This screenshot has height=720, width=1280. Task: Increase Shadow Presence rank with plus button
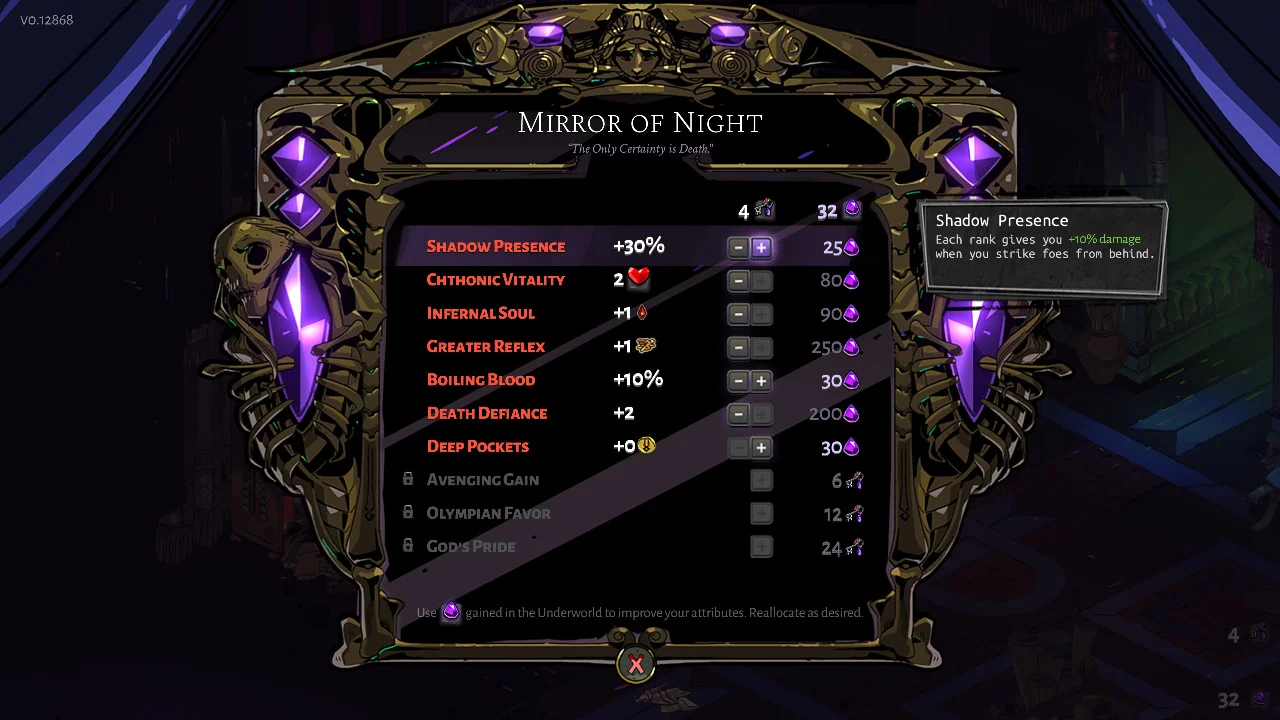(x=761, y=247)
